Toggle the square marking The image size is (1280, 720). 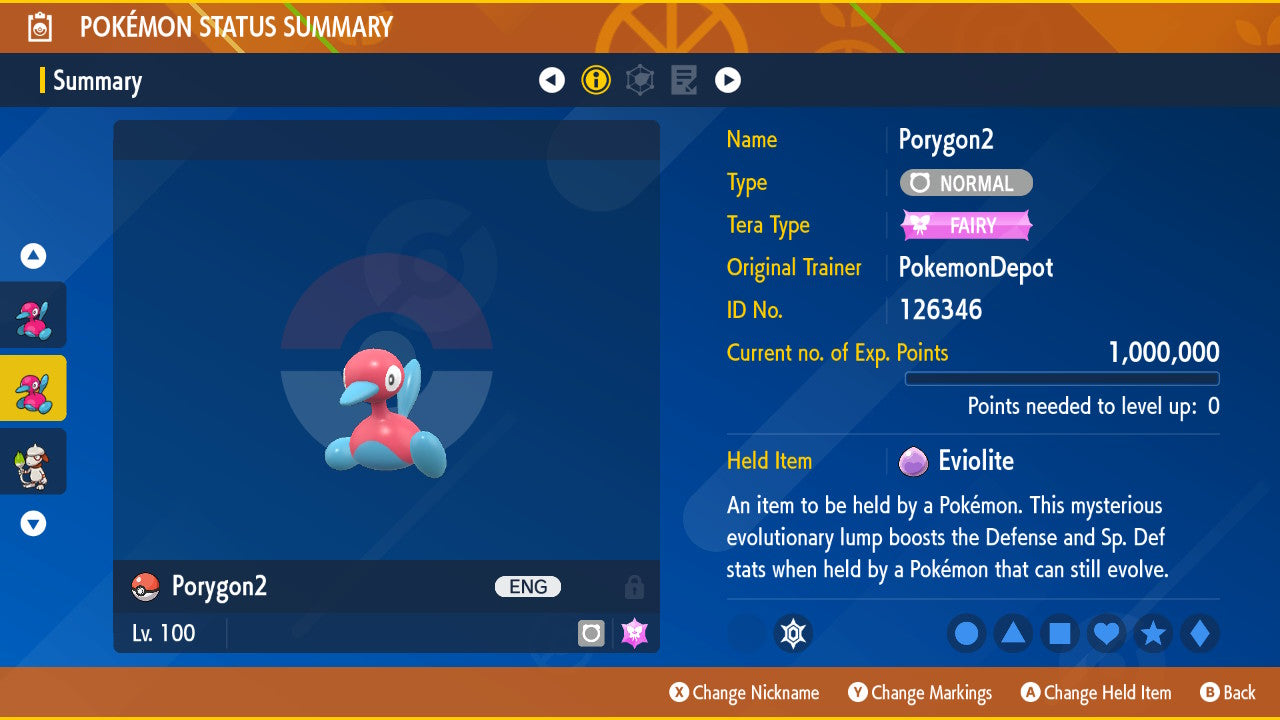(x=1060, y=633)
